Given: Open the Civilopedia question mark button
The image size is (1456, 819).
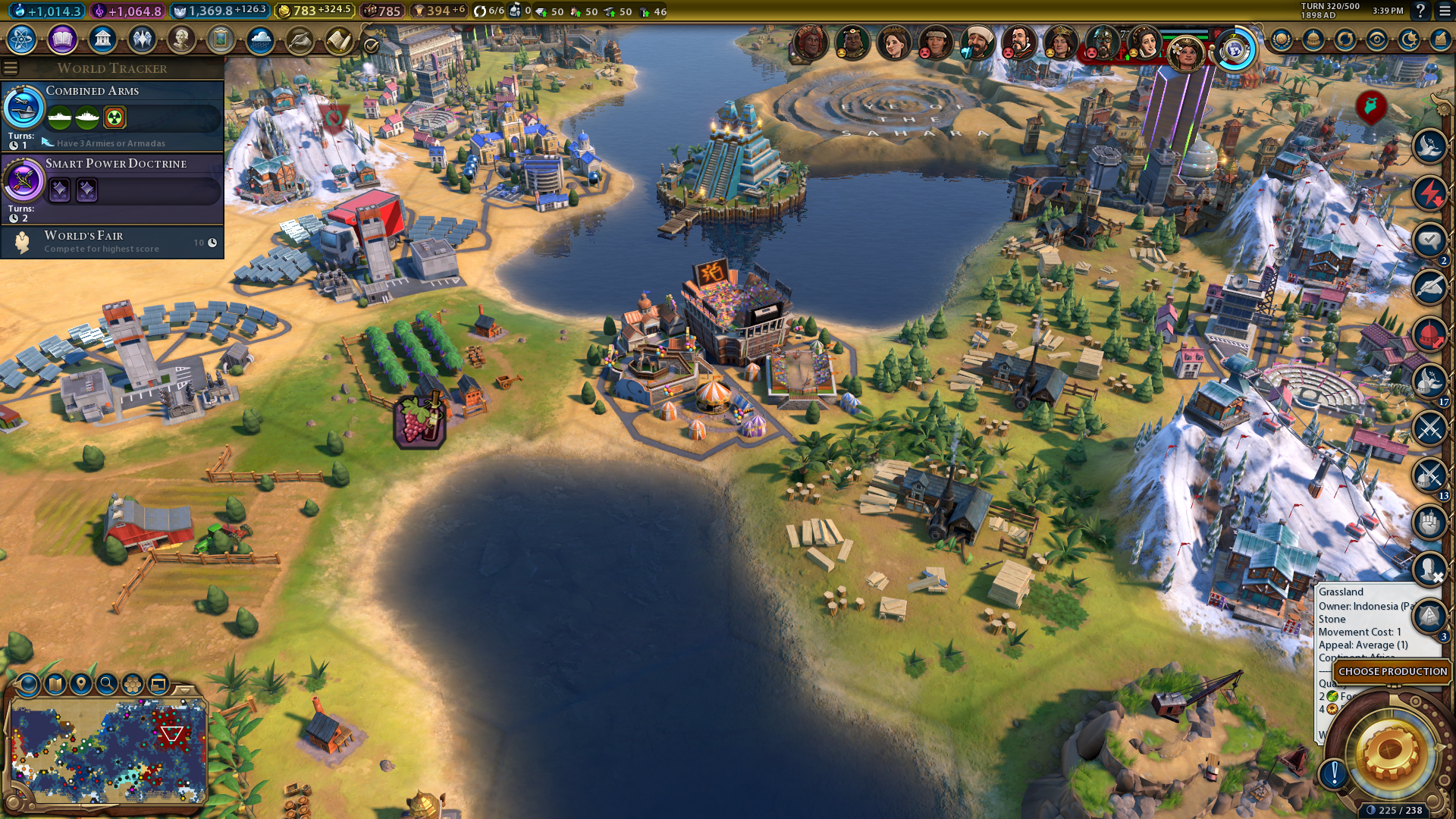Looking at the screenshot, I should pyautogui.click(x=1420, y=11).
